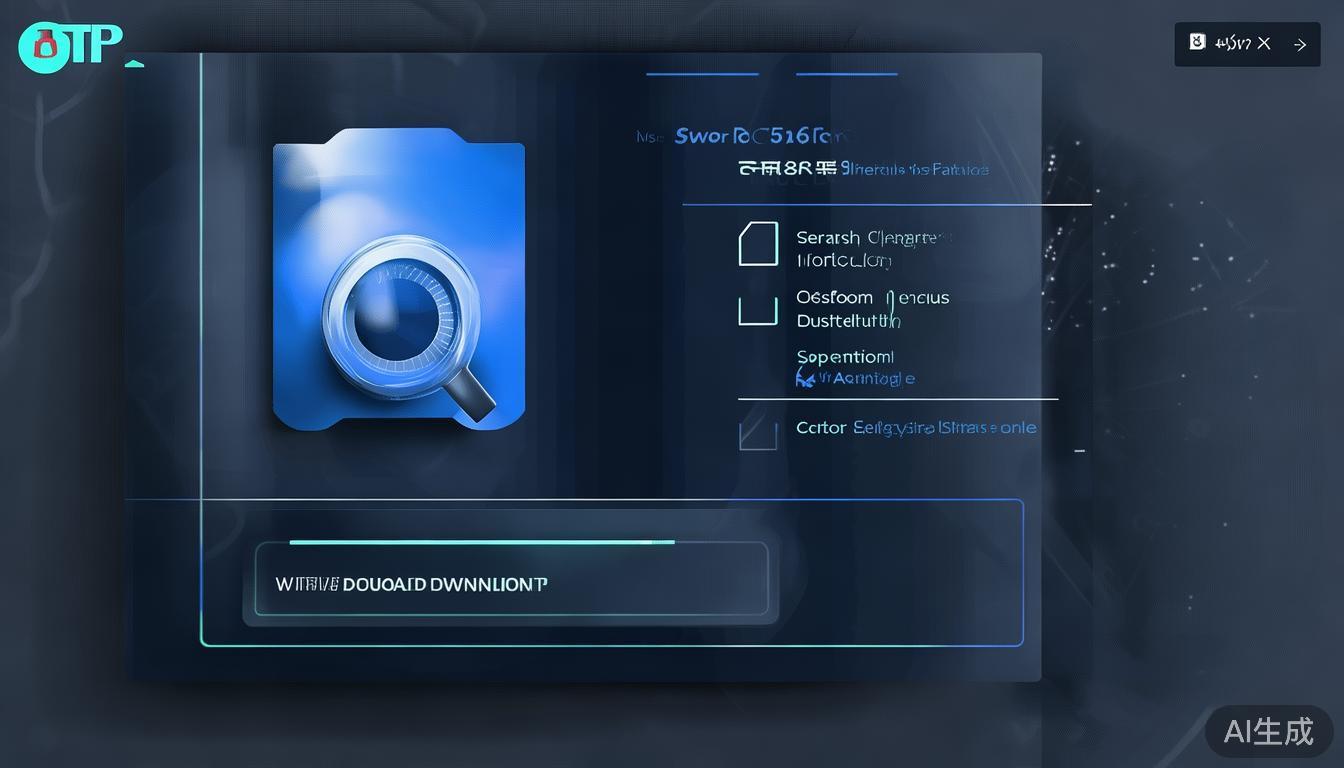The width and height of the screenshot is (1344, 768).
Task: Toggle the checkbox next to "Oesfoom"
Action: click(757, 310)
